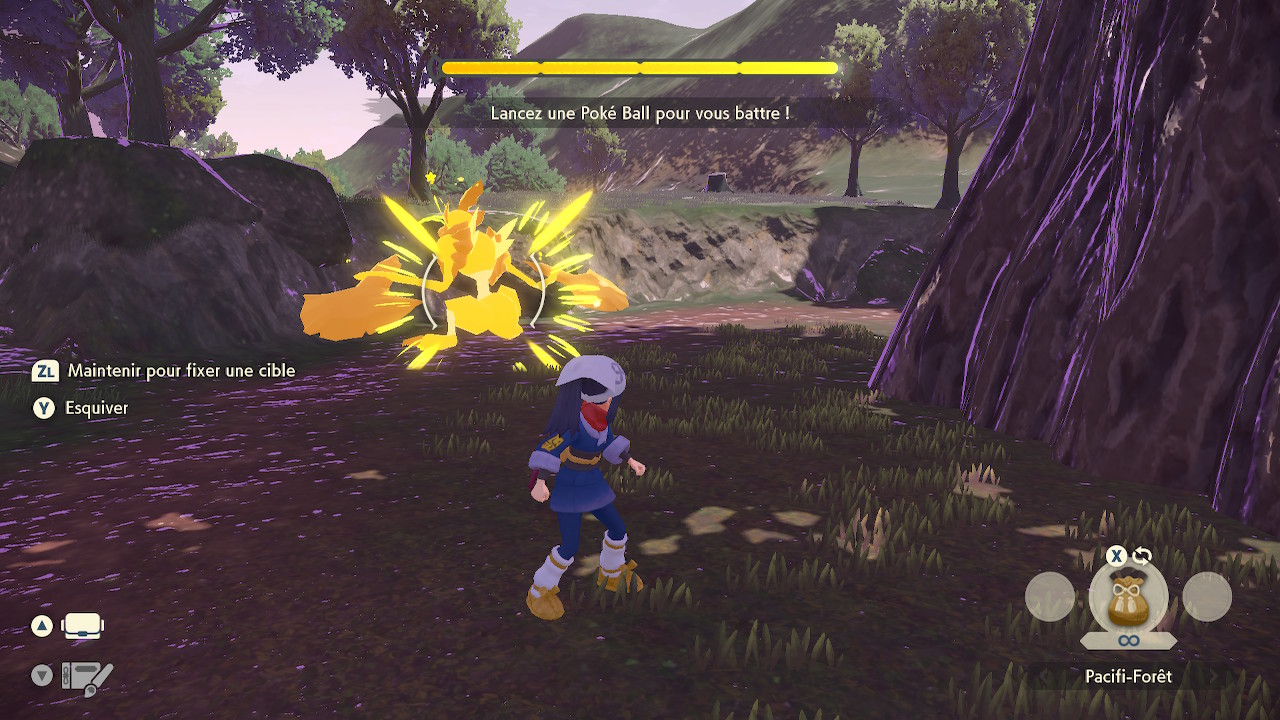Click the swap arrows above the balm

coord(1142,556)
